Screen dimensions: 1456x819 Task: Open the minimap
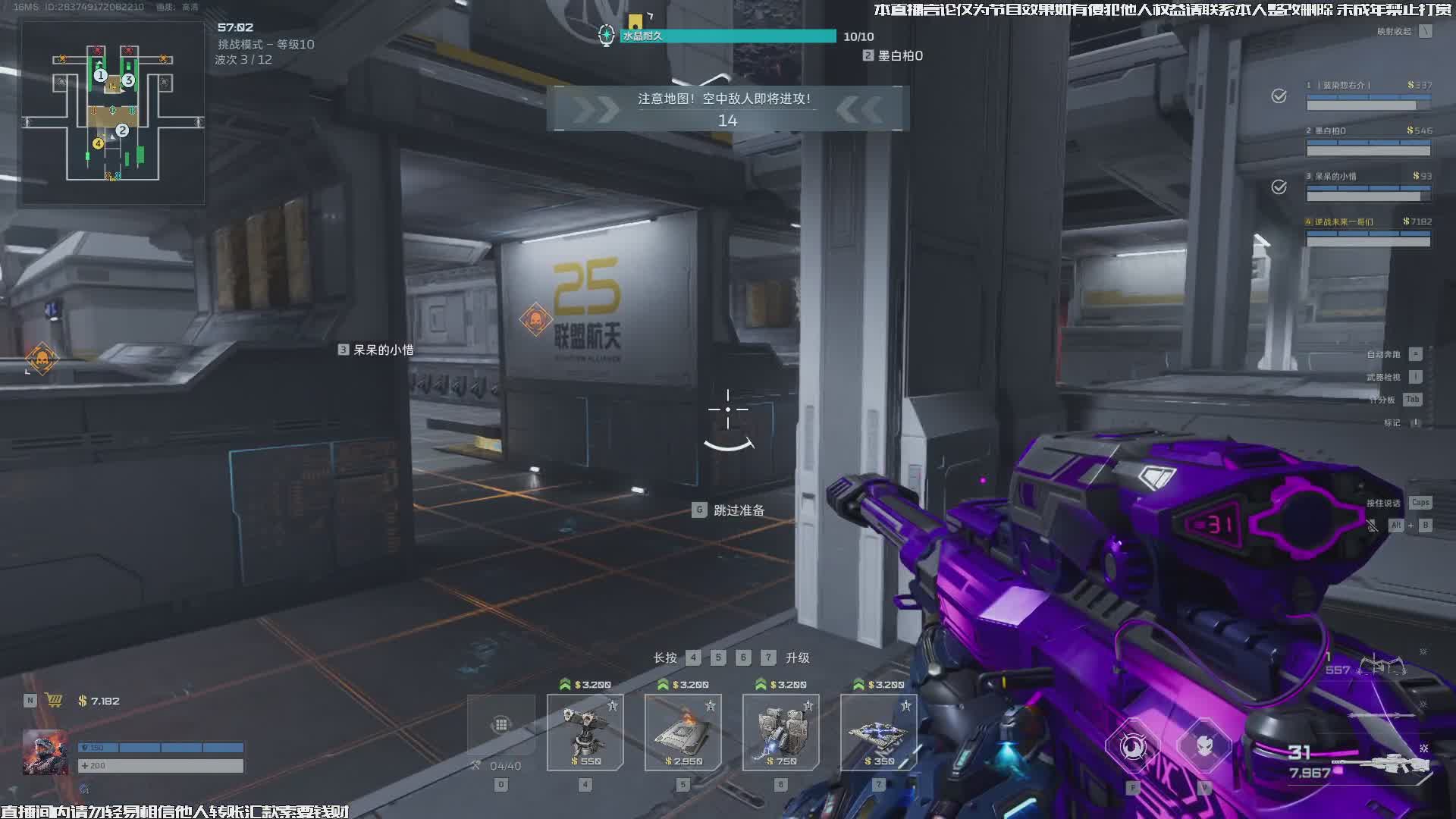click(112, 114)
